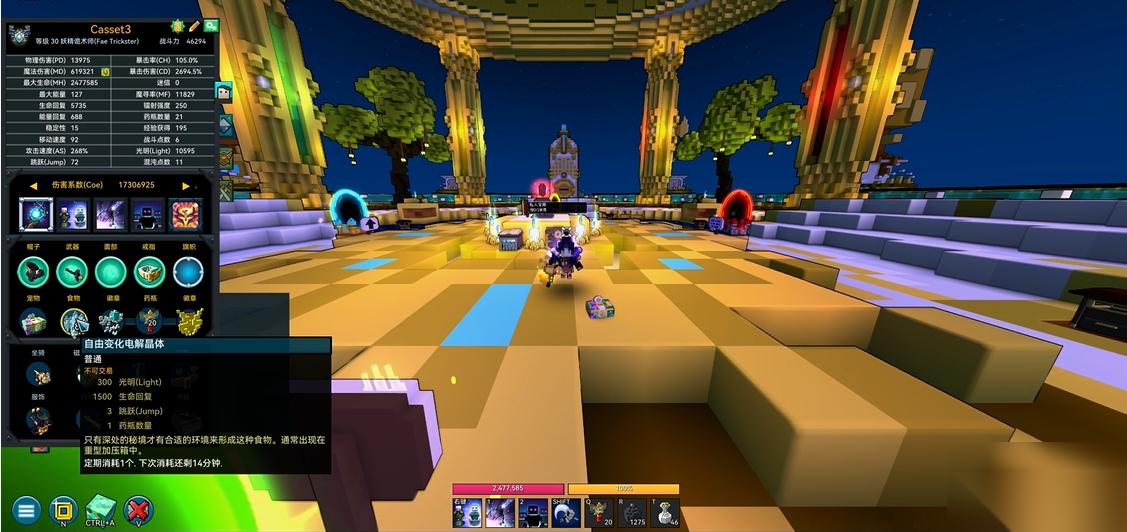Select the R bomb item with 1275 count

coord(633,513)
